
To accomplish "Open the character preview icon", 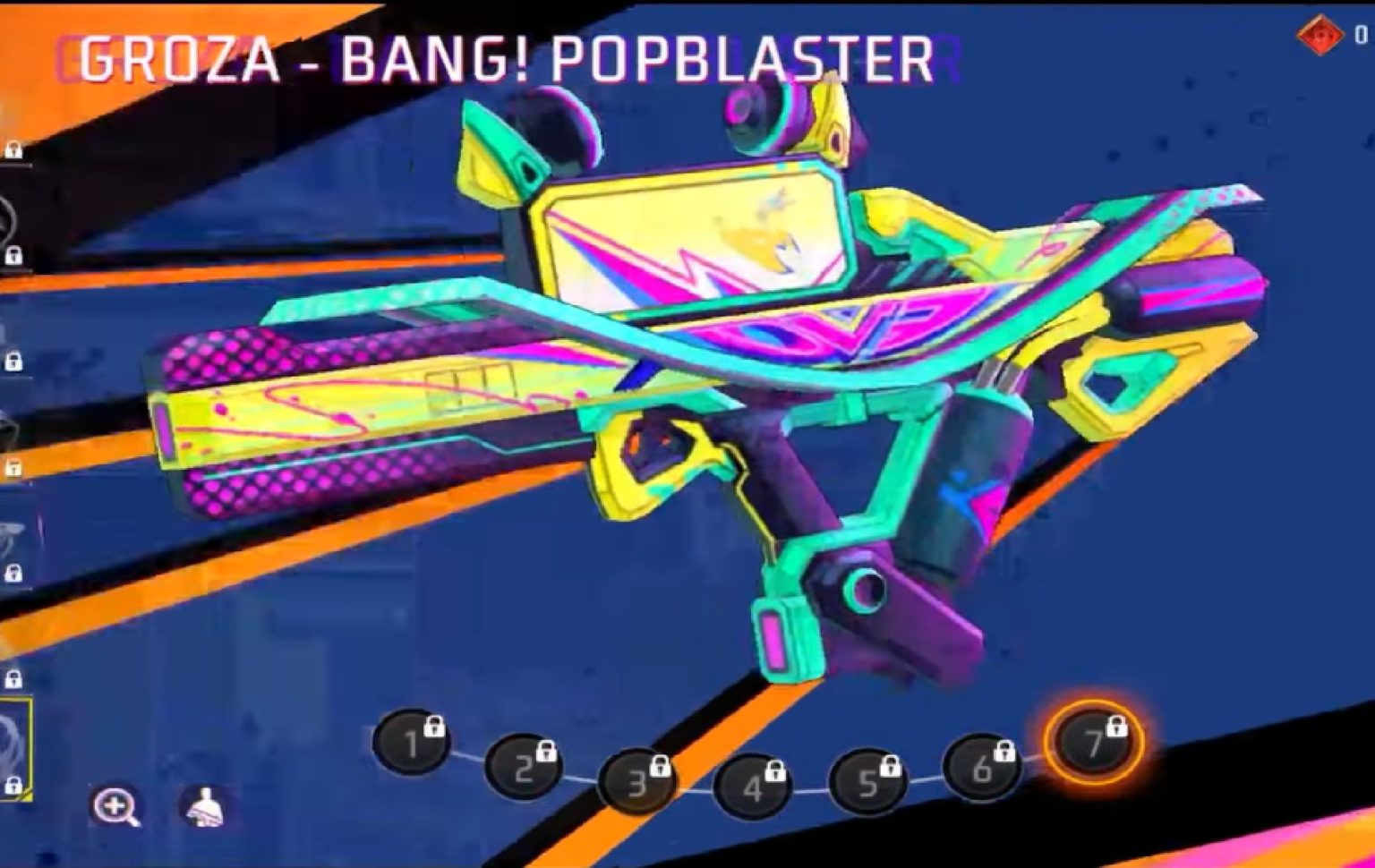I will pyautogui.click(x=205, y=804).
